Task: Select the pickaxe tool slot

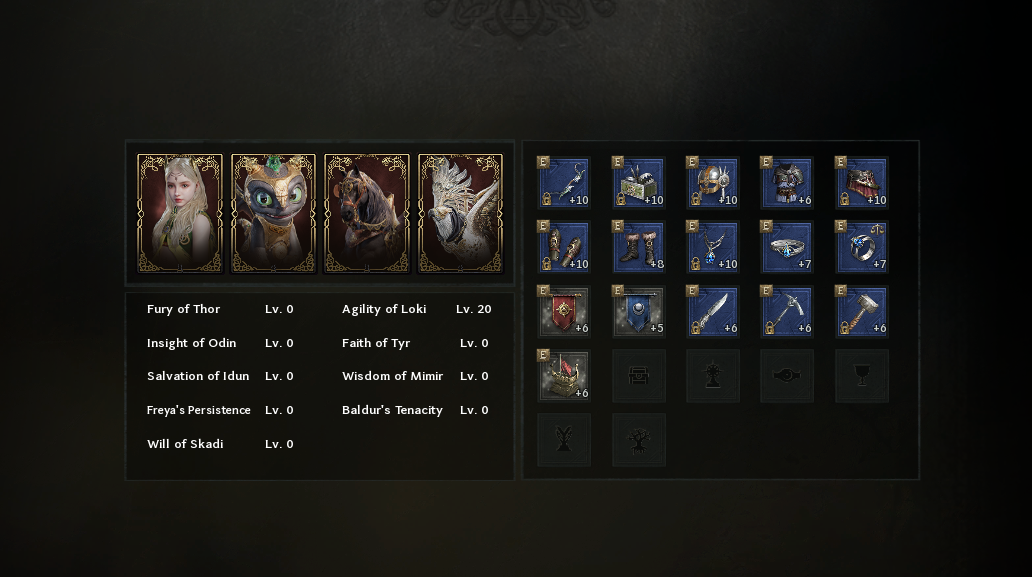Action: coord(786,311)
